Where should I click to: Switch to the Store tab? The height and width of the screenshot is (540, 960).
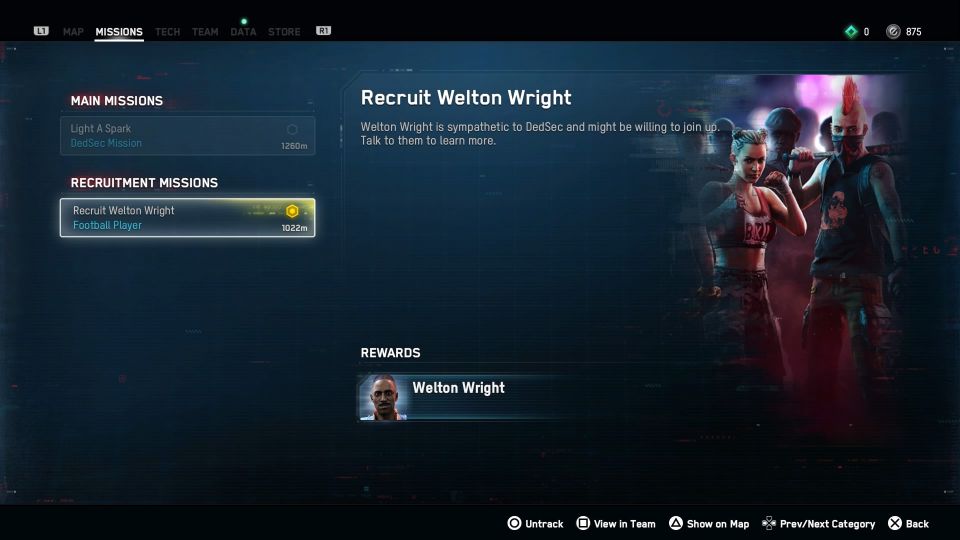point(284,32)
